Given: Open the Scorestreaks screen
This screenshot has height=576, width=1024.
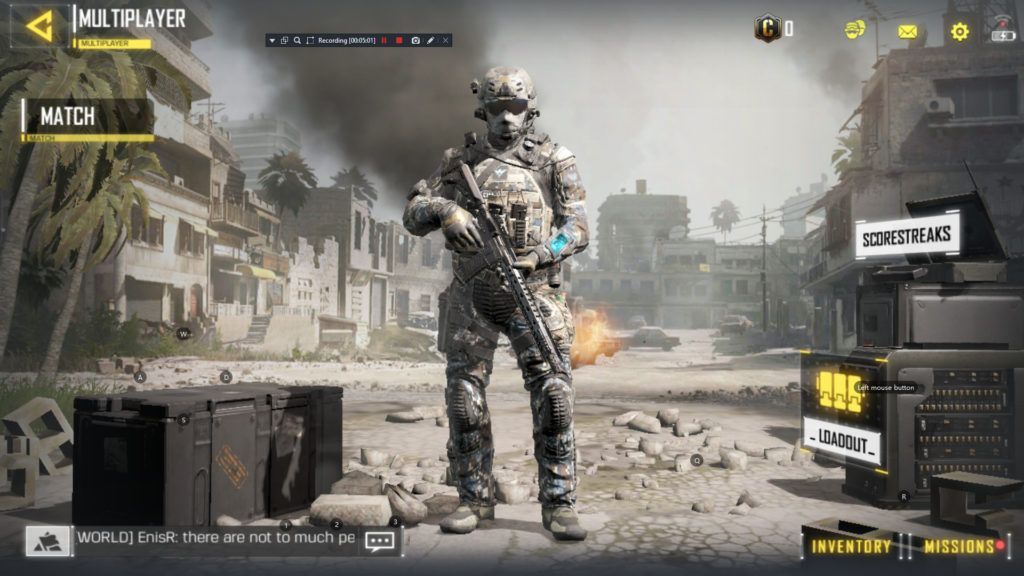Looking at the screenshot, I should pos(908,238).
